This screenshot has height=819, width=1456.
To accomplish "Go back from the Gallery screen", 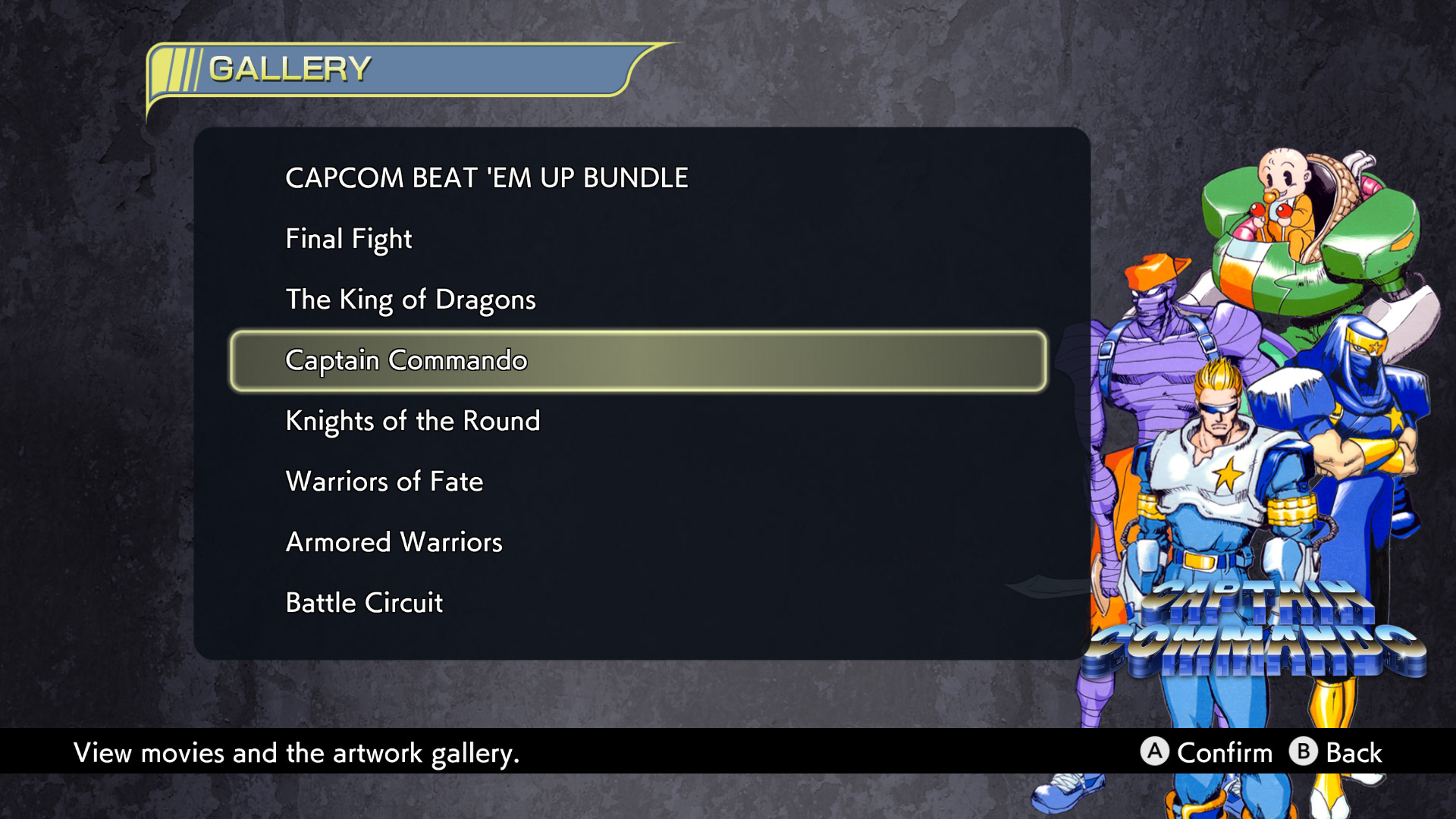I will (x=1302, y=753).
